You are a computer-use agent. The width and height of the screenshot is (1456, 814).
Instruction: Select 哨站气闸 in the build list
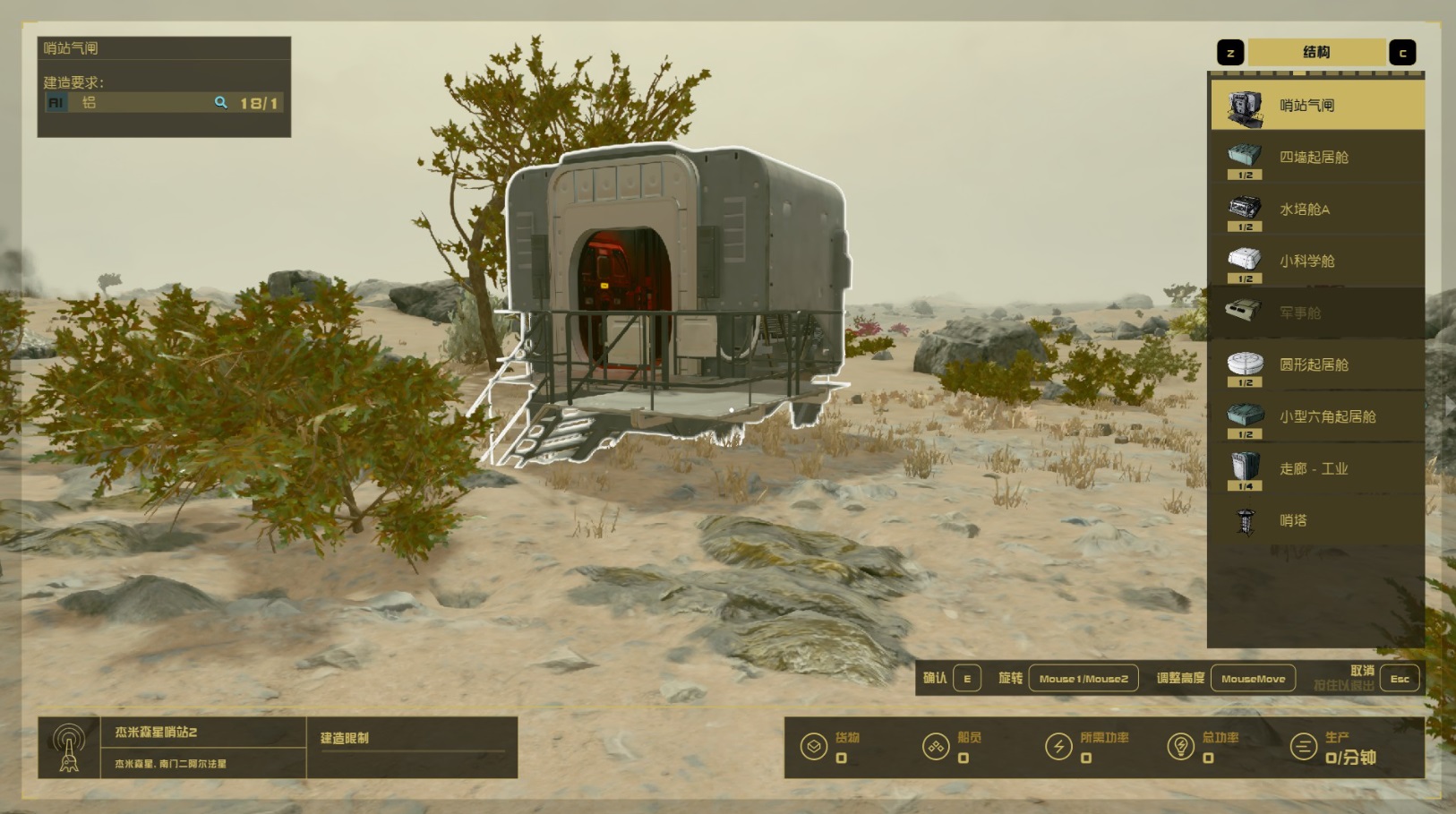[x=1316, y=106]
